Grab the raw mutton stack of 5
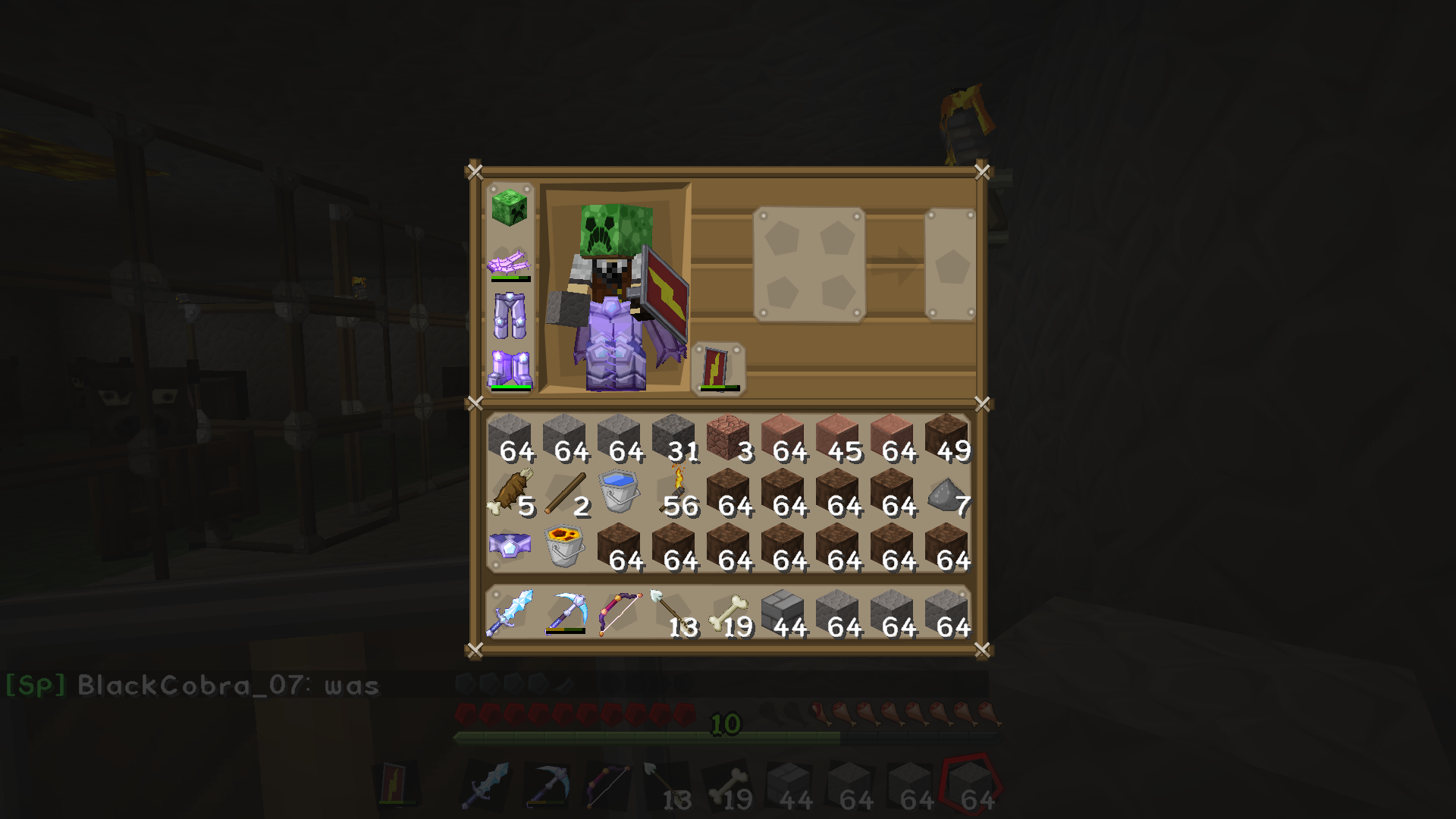 (x=512, y=493)
